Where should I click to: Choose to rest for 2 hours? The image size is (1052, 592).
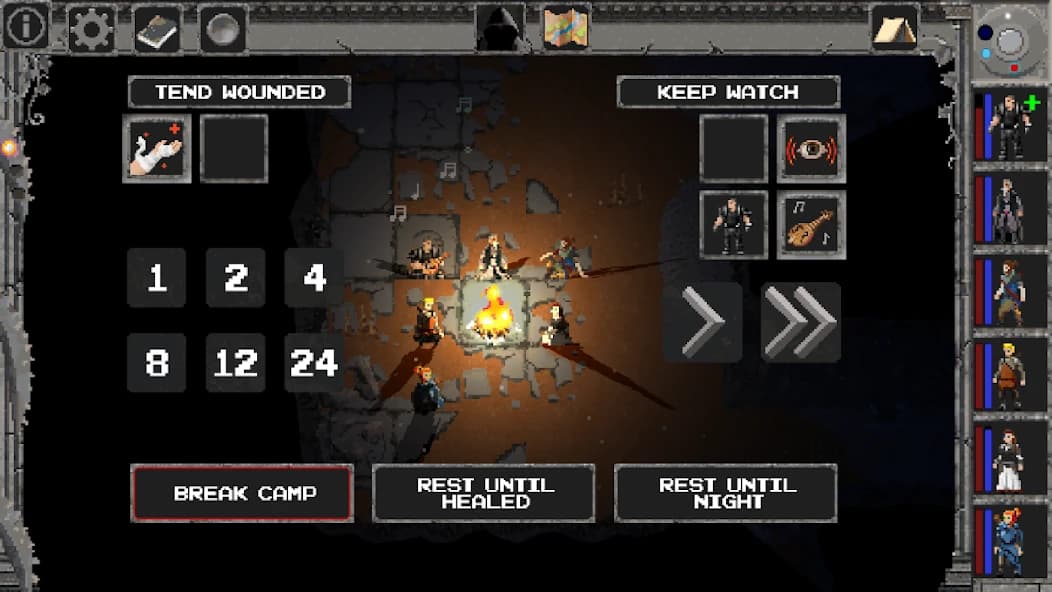click(236, 278)
